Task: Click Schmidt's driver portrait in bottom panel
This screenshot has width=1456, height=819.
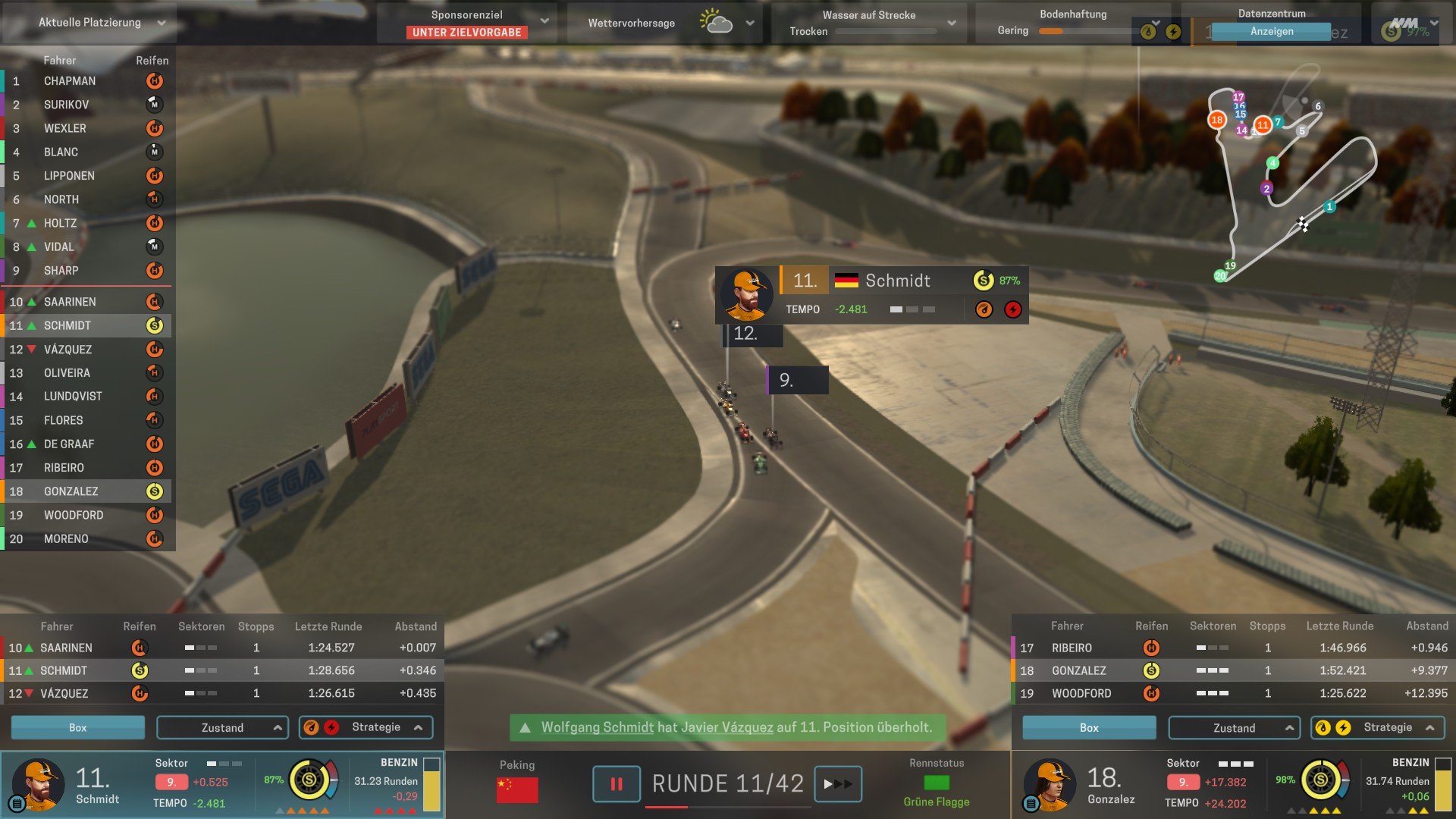Action: tap(37, 783)
